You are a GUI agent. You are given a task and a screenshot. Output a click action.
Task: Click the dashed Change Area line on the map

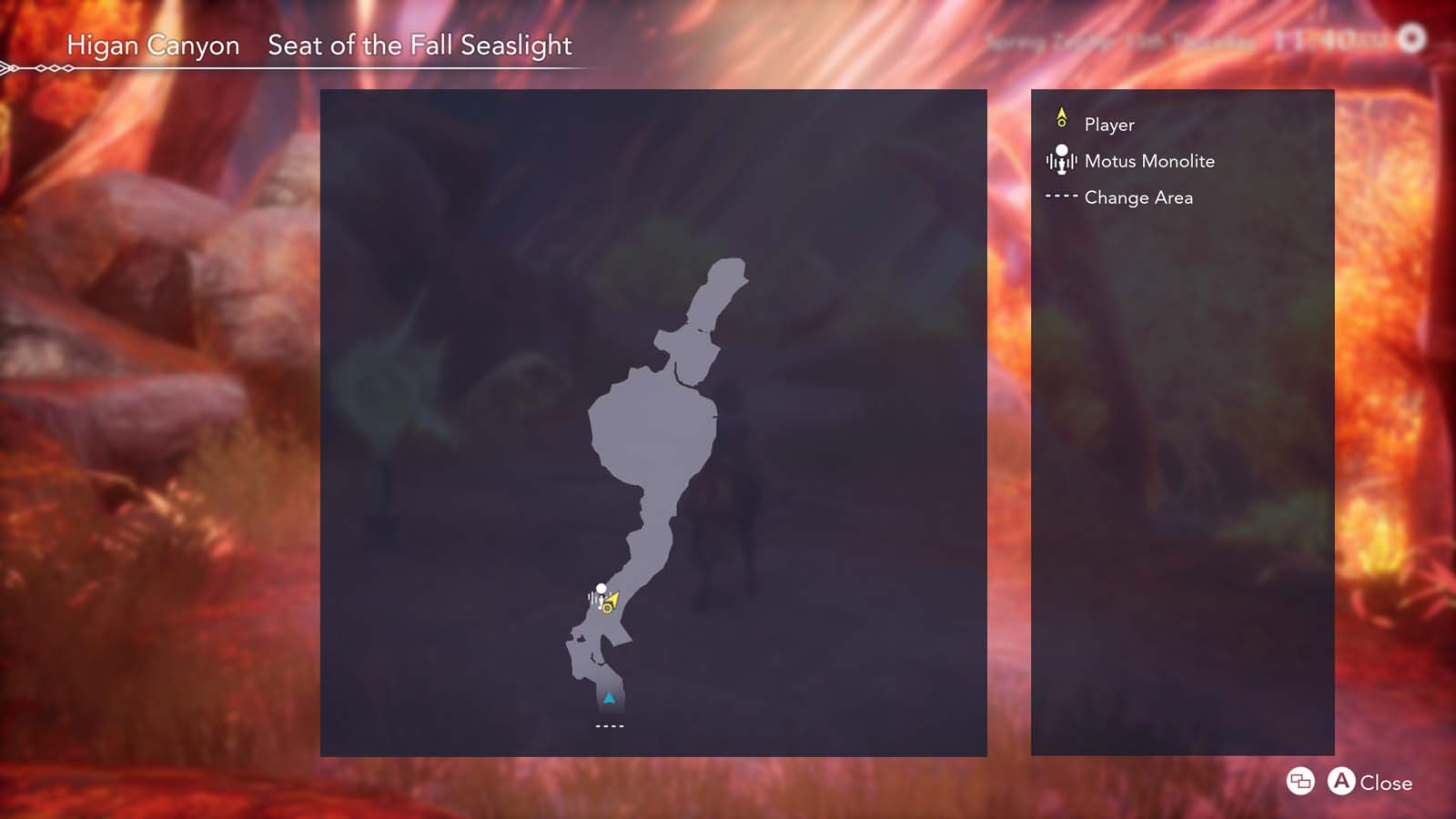coord(610,725)
